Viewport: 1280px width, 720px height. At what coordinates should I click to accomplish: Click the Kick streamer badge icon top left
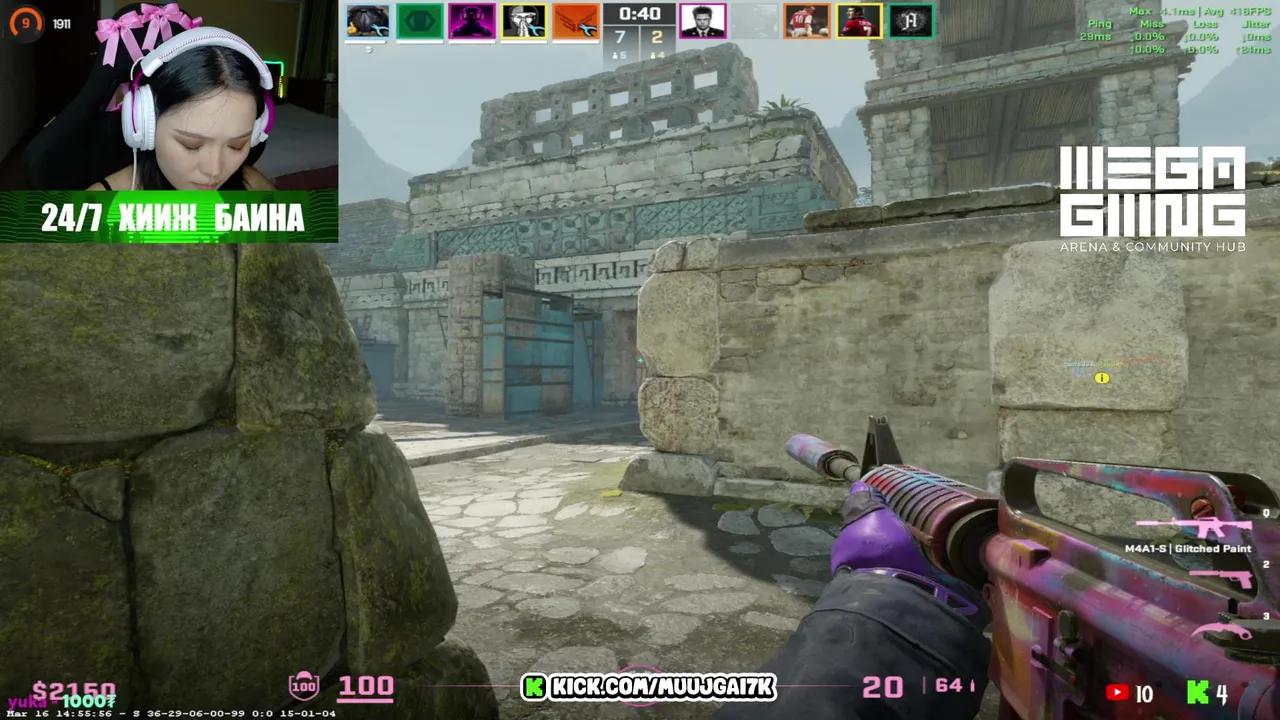point(25,22)
